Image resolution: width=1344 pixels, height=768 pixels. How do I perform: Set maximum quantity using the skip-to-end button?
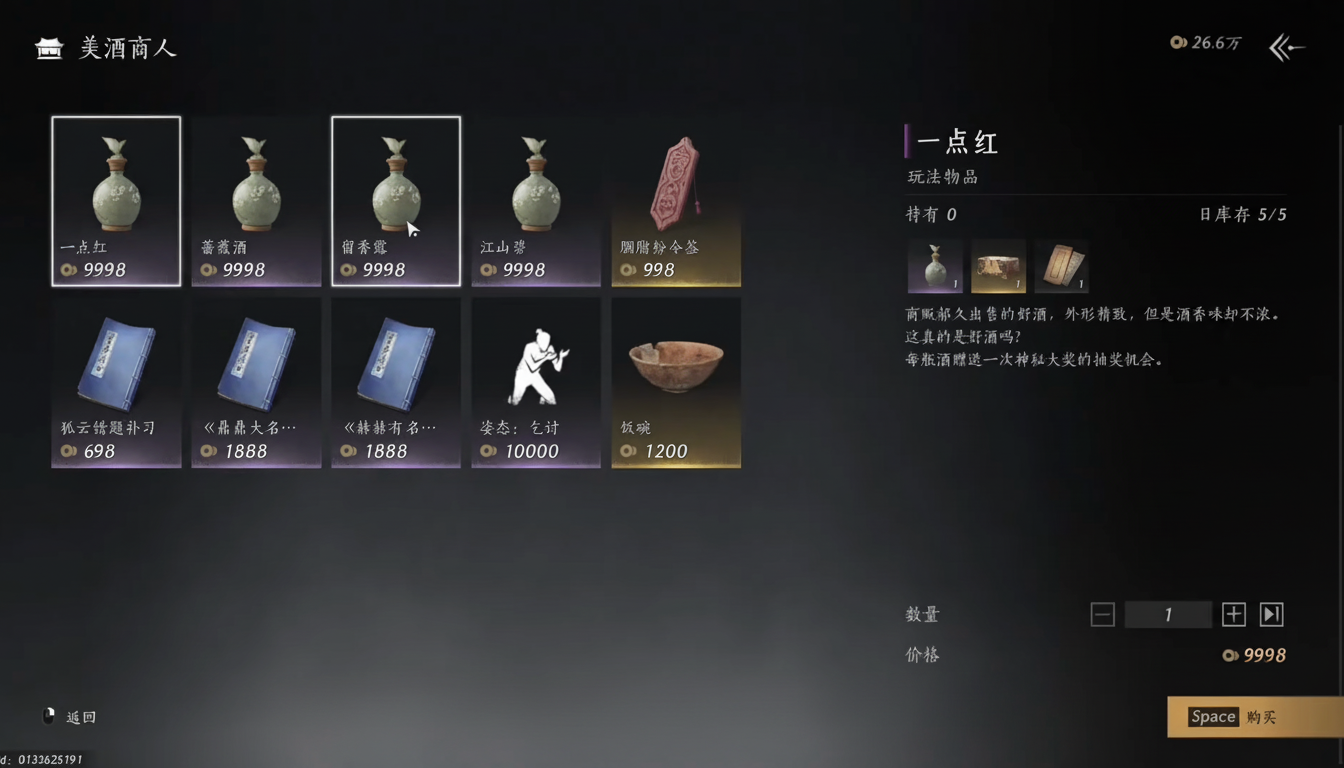coord(1271,614)
